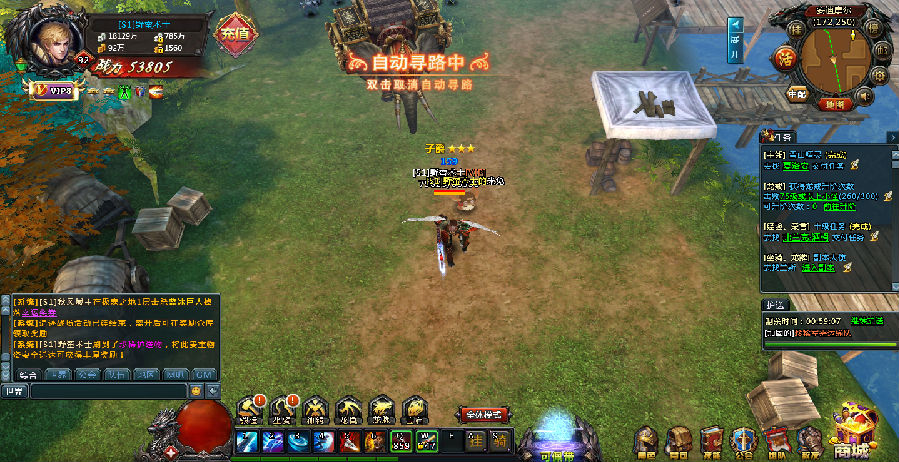Click the 充值 recharge button
The width and height of the screenshot is (899, 462).
point(235,34)
